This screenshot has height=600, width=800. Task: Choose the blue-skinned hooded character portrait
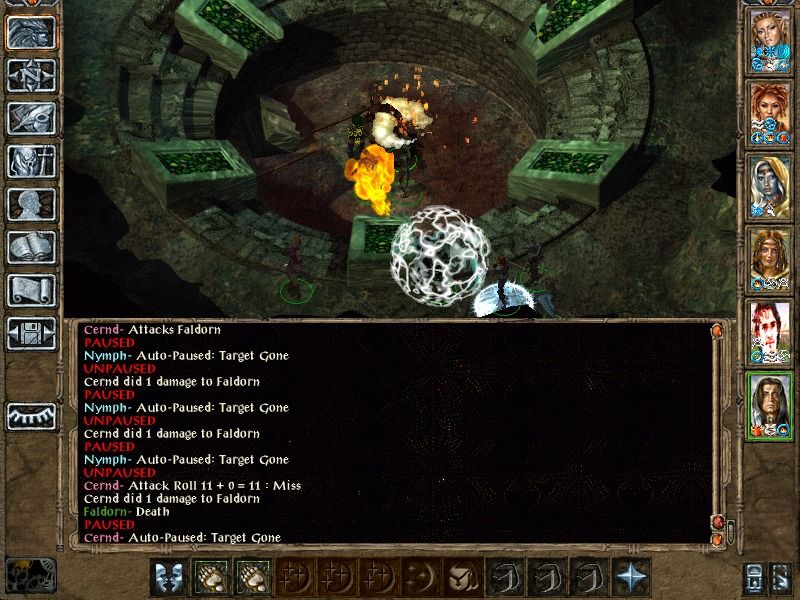[x=767, y=186]
